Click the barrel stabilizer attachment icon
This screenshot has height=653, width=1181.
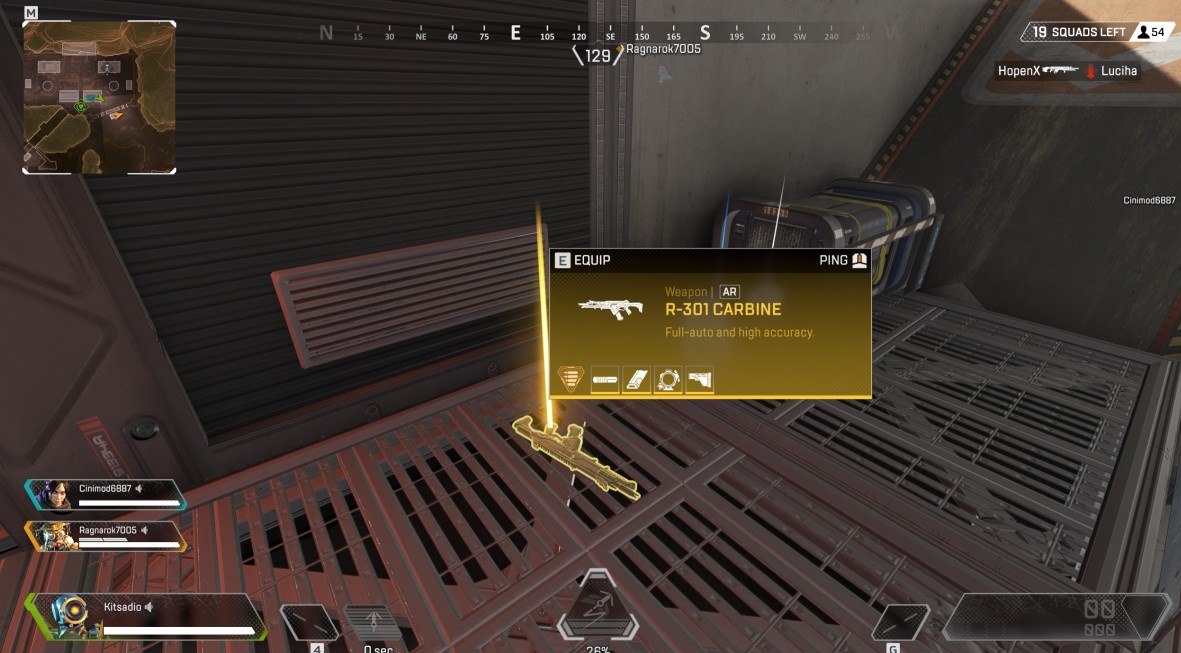click(x=605, y=380)
